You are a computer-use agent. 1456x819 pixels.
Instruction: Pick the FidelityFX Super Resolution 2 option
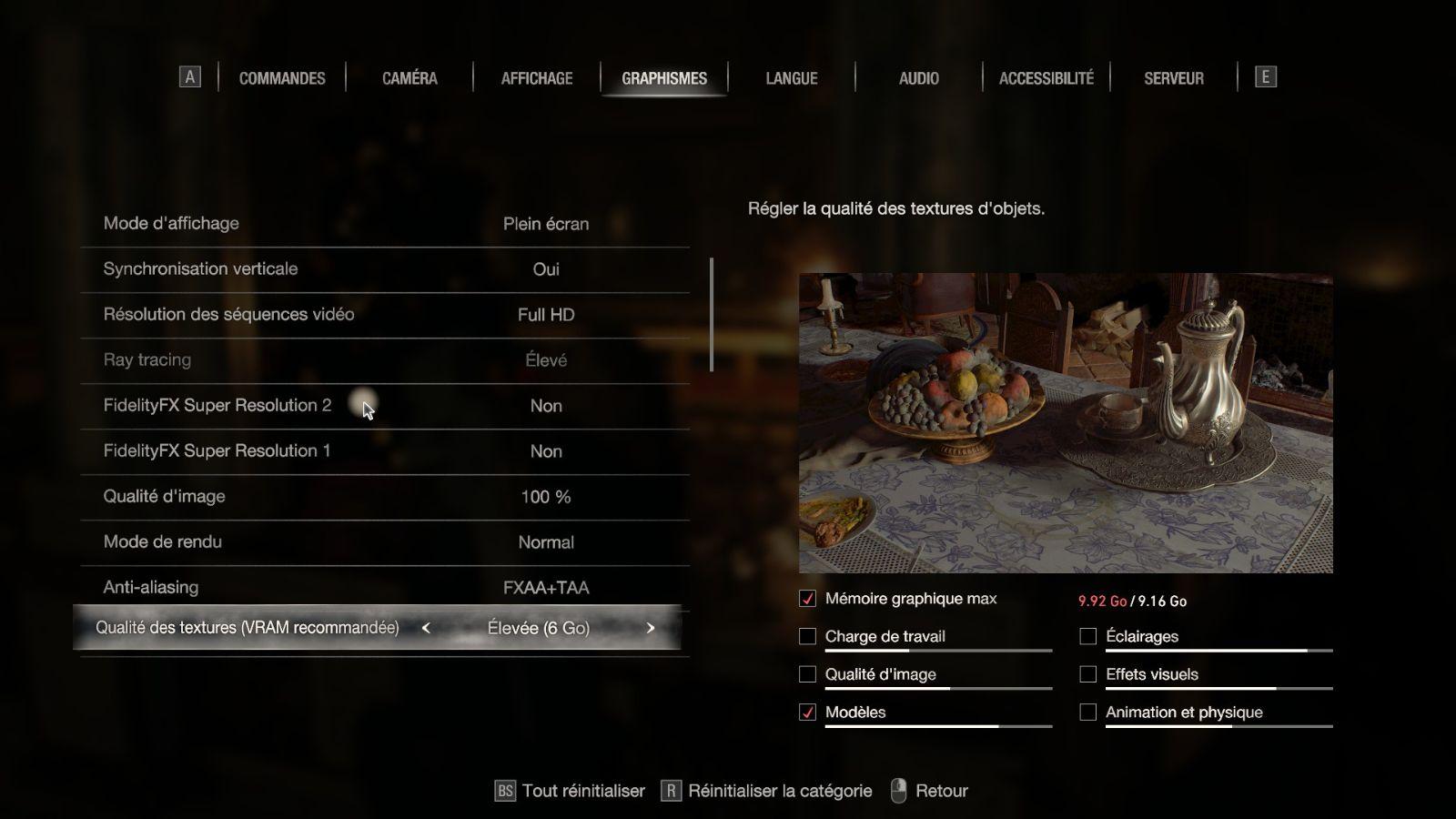[384, 406]
